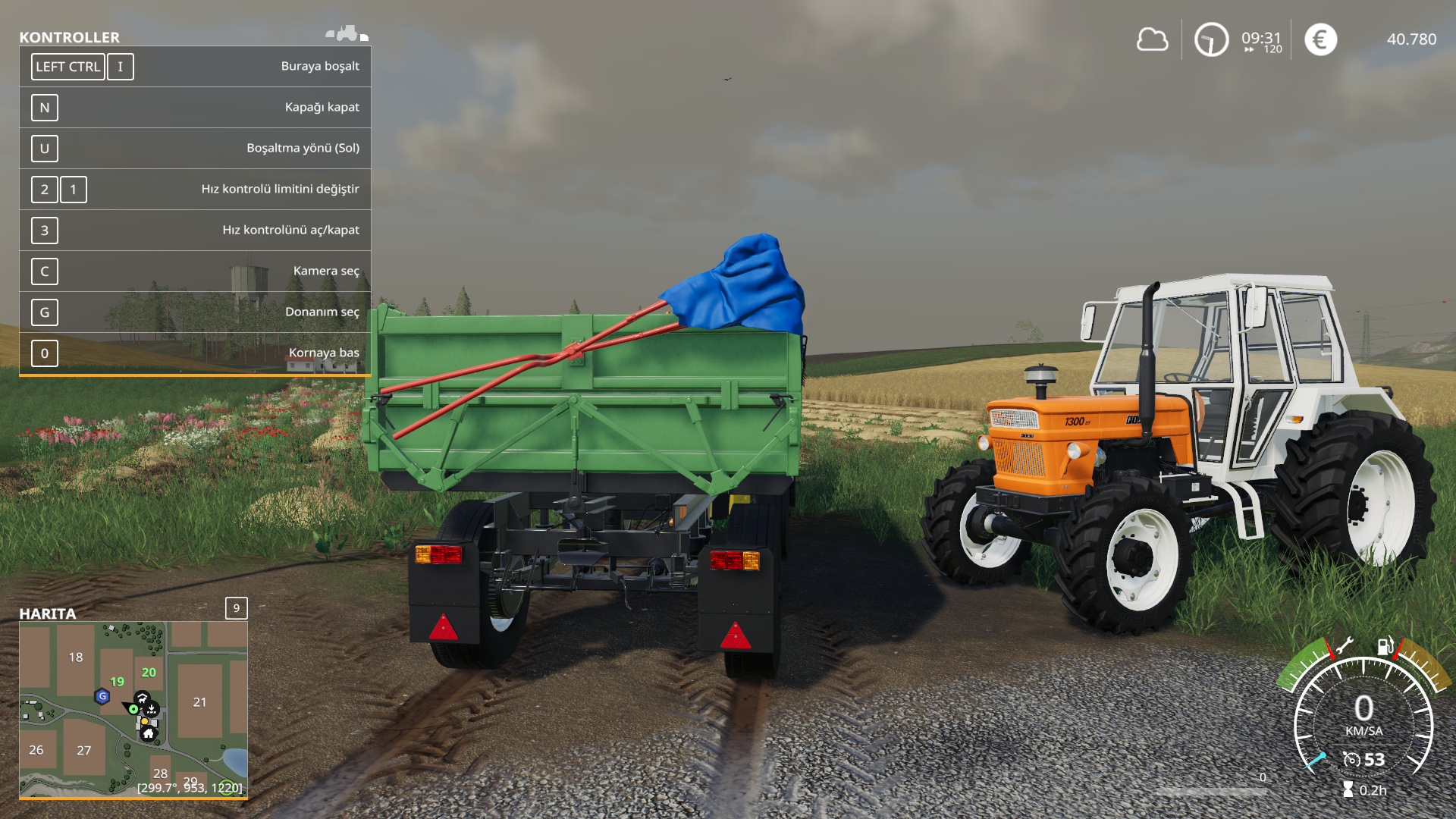Image resolution: width=1456 pixels, height=819 pixels.
Task: Click the house marker on the minimap
Action: point(149,733)
